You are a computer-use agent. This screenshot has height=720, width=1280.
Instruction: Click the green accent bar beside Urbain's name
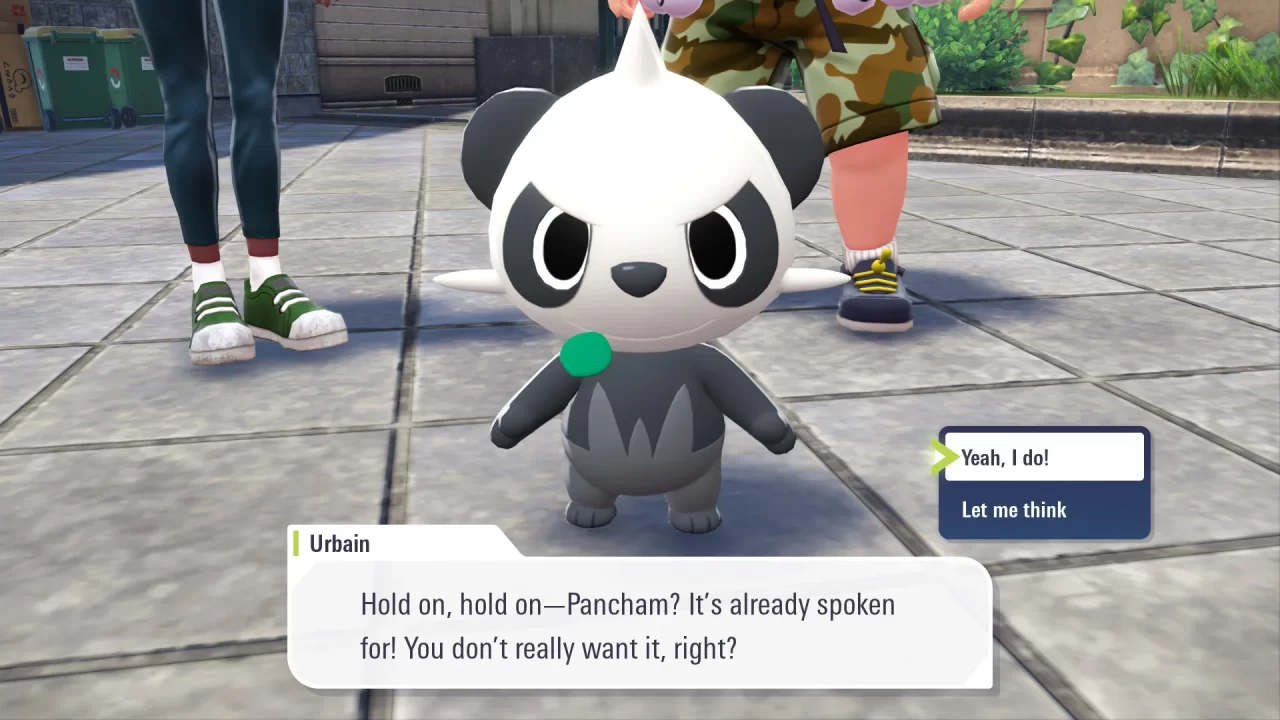tap(296, 544)
